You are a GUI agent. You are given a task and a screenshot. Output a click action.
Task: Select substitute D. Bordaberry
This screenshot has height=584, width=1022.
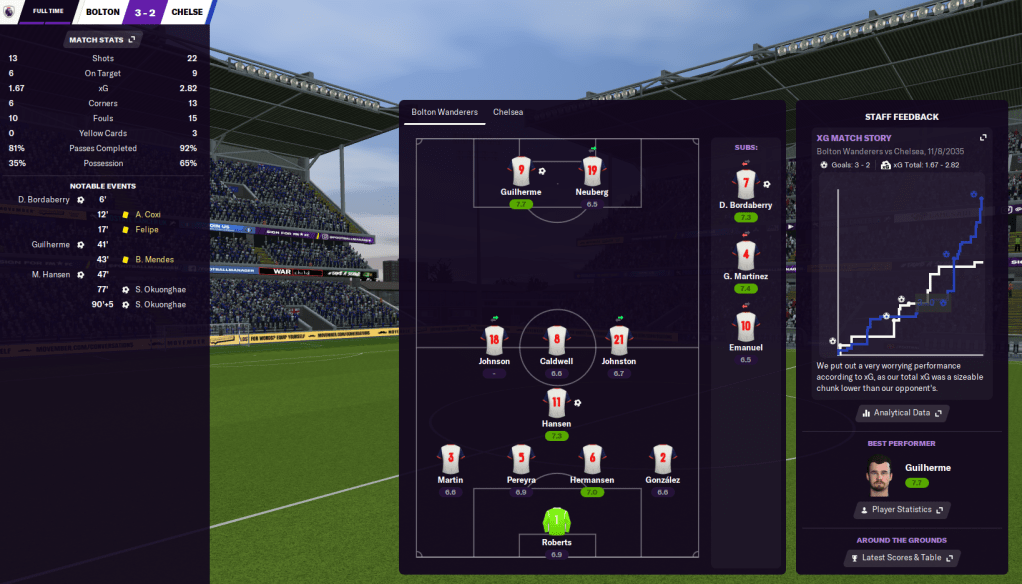745,185
